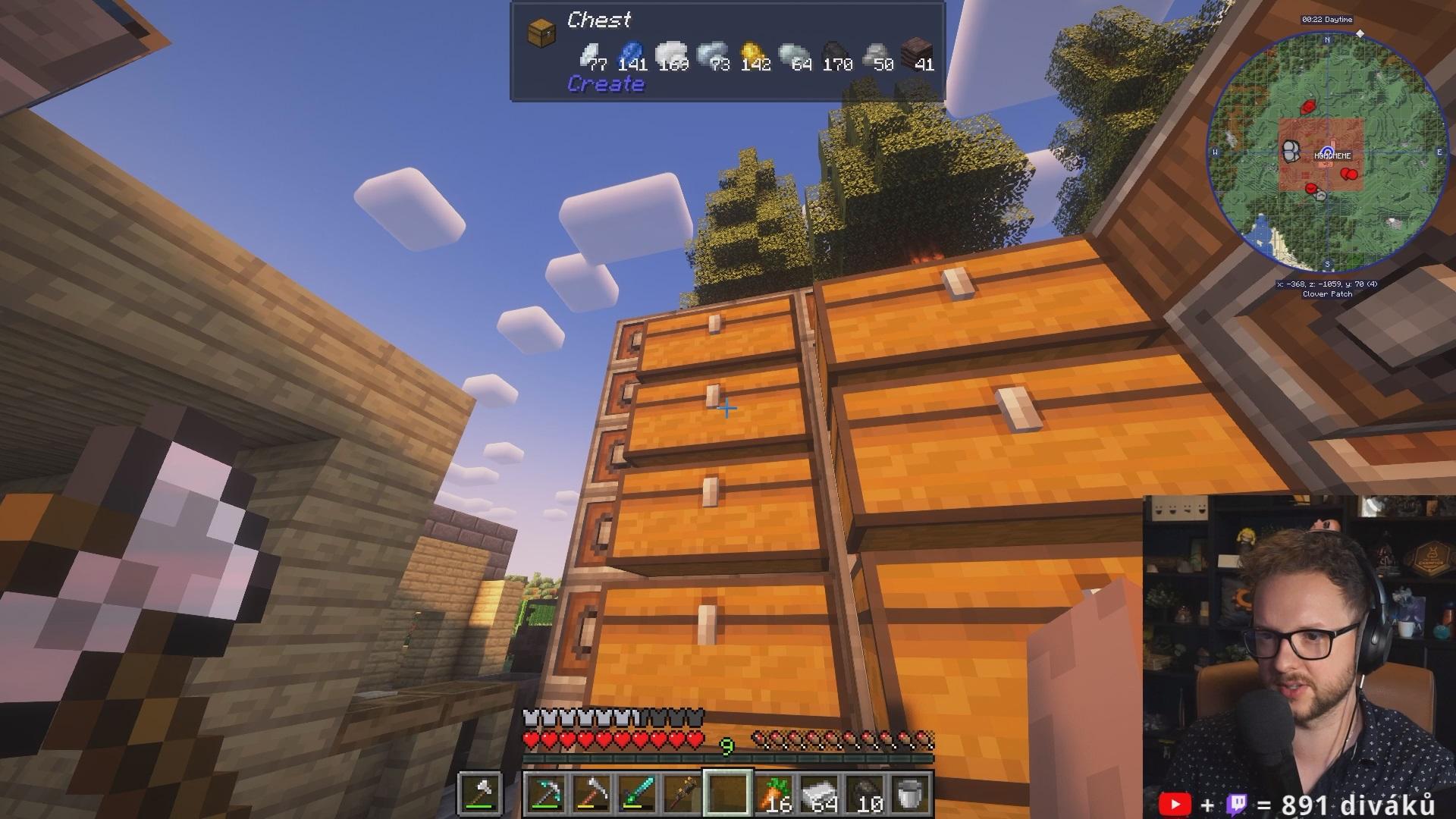Image resolution: width=1456 pixels, height=819 pixels.
Task: Select the empty bucket hotbar slot
Action: coord(910,794)
